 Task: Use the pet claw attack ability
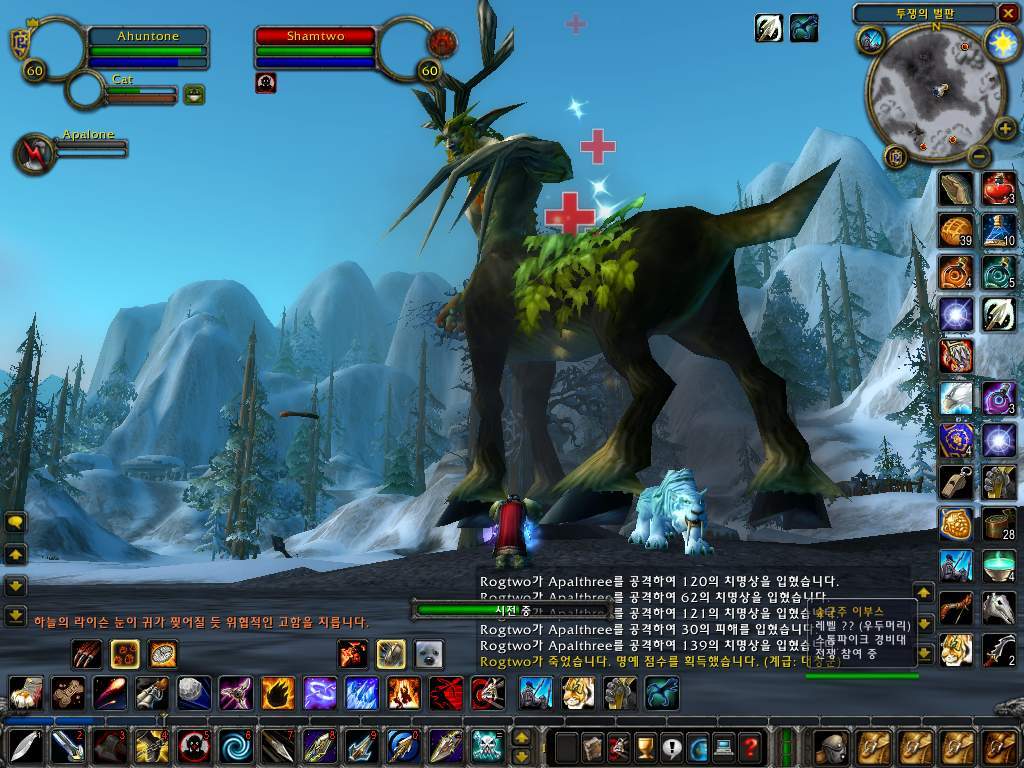pyautogui.click(x=87, y=654)
